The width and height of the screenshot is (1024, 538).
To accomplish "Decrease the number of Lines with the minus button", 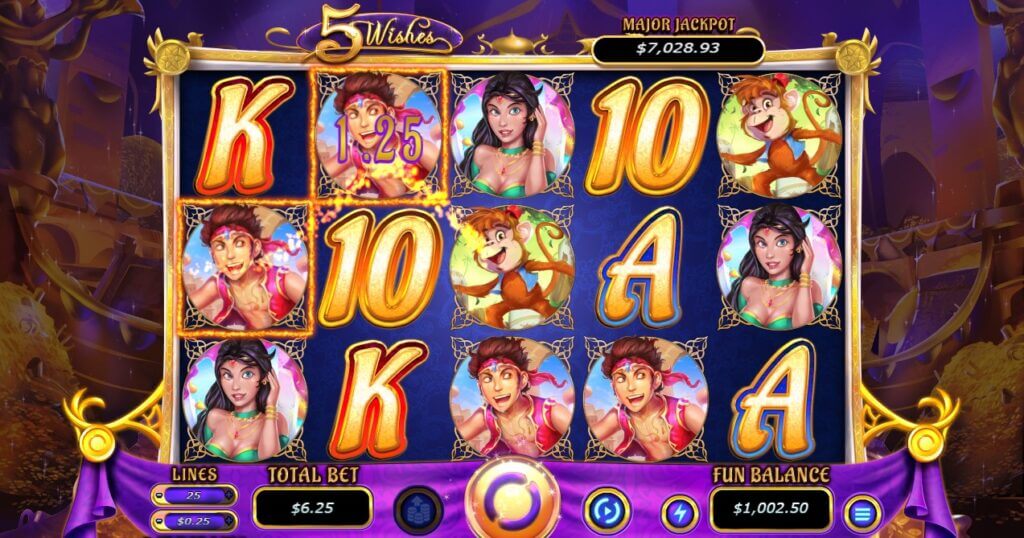I will point(160,495).
